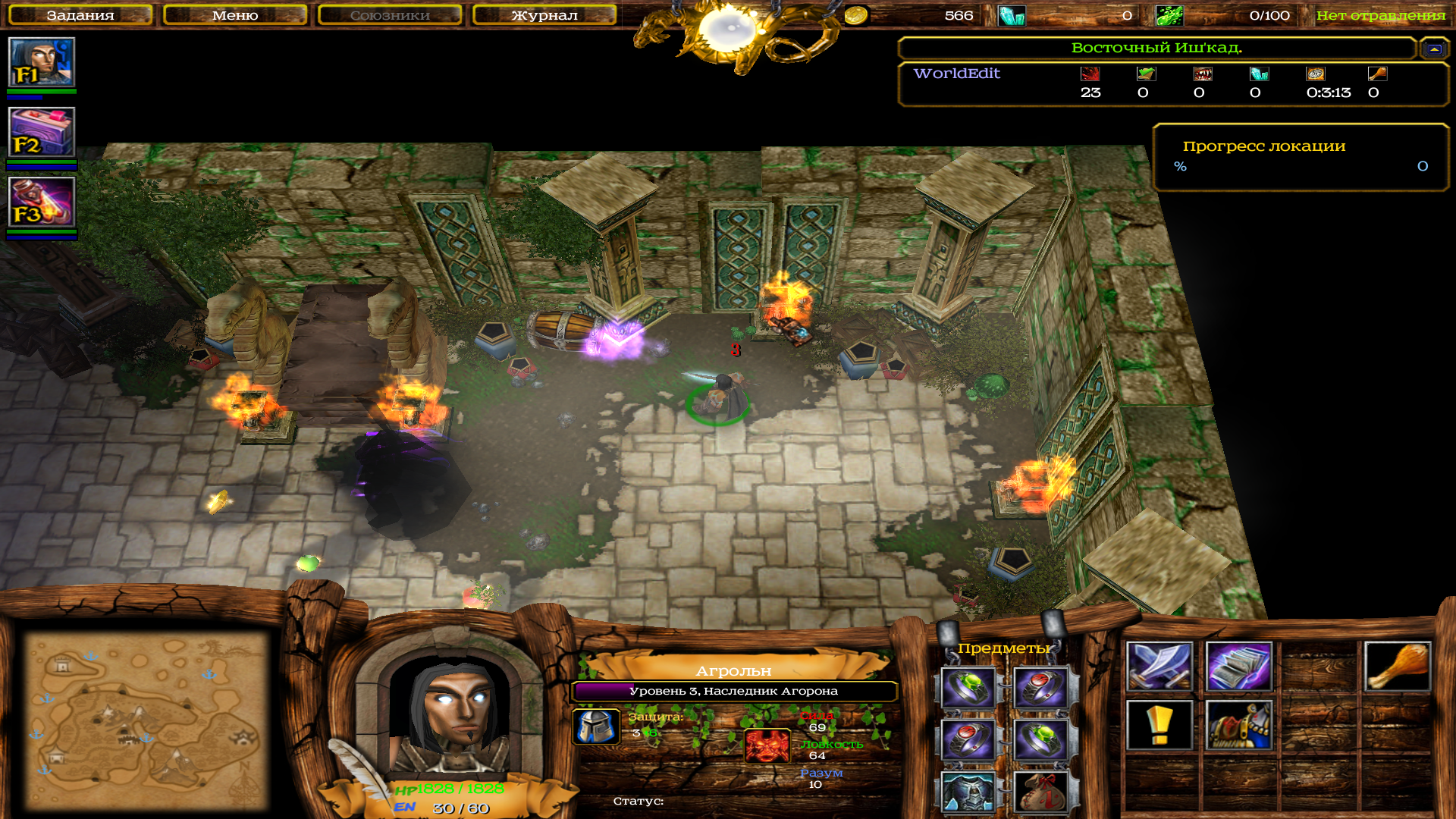
Task: Use the steel chestplate inventory item
Action: coord(968,792)
